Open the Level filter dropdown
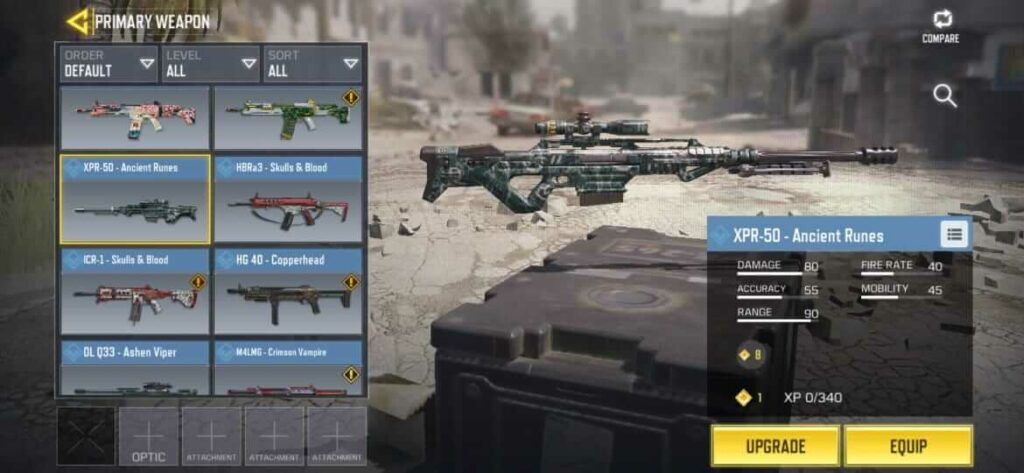The width and height of the screenshot is (1024, 473). coord(211,63)
